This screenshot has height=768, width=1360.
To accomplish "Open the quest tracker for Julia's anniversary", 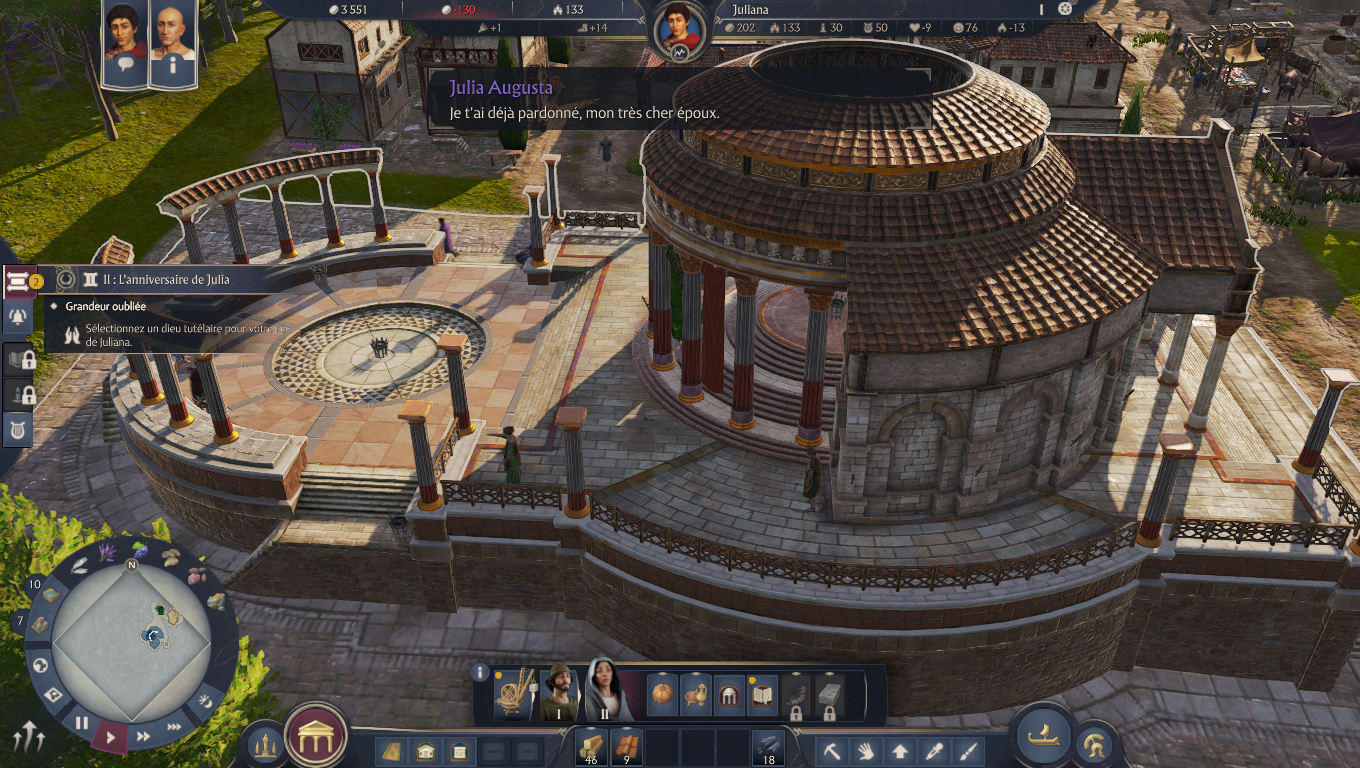I will tap(158, 280).
